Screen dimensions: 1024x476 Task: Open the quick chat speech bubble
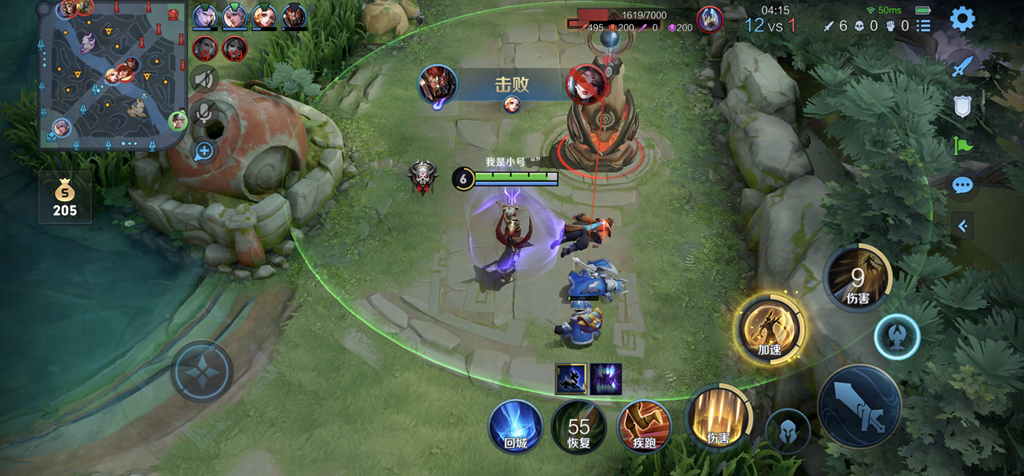962,185
